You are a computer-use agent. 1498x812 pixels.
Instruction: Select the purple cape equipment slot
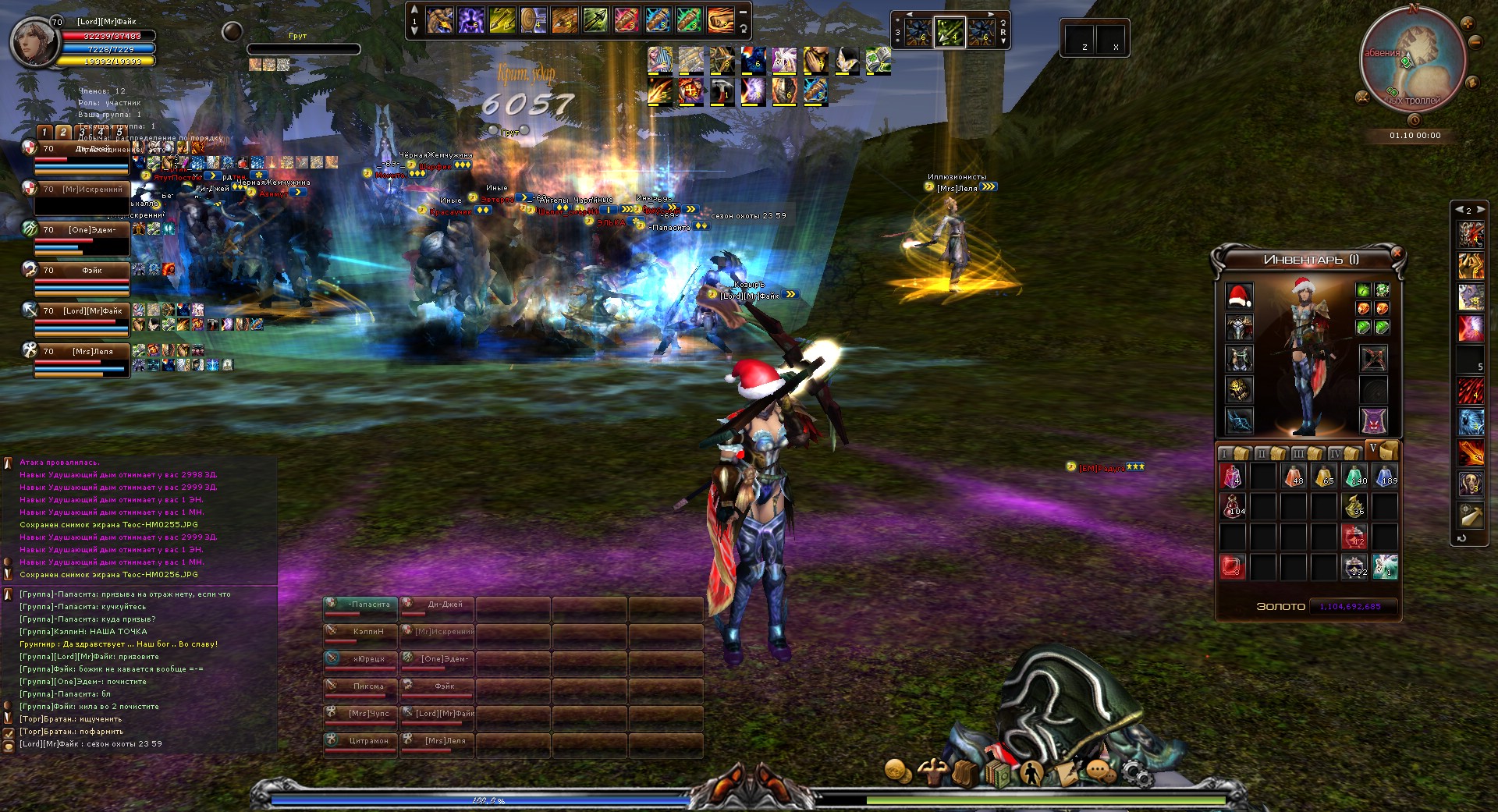tap(1374, 421)
